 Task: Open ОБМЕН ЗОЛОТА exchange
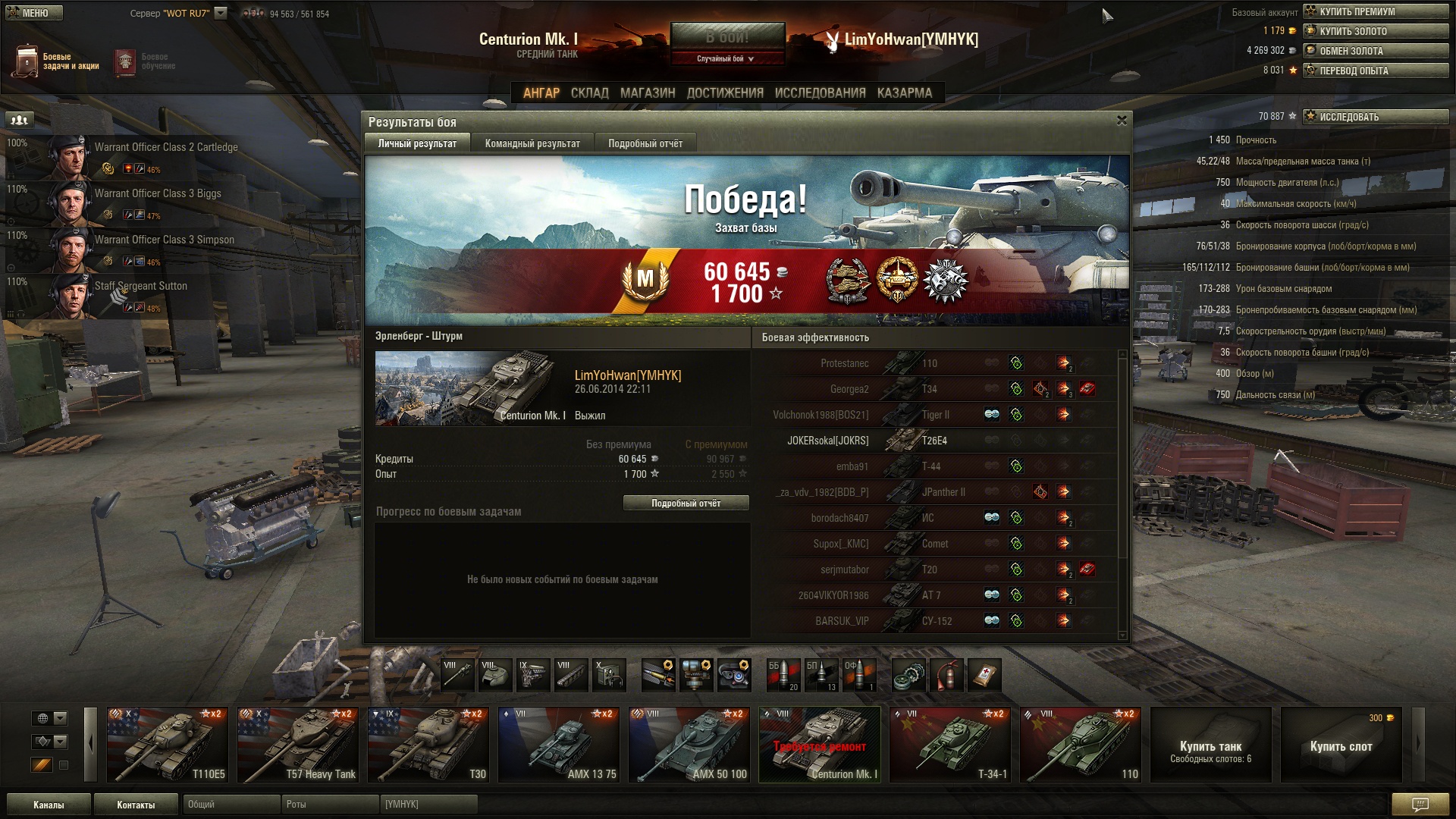coord(1375,51)
